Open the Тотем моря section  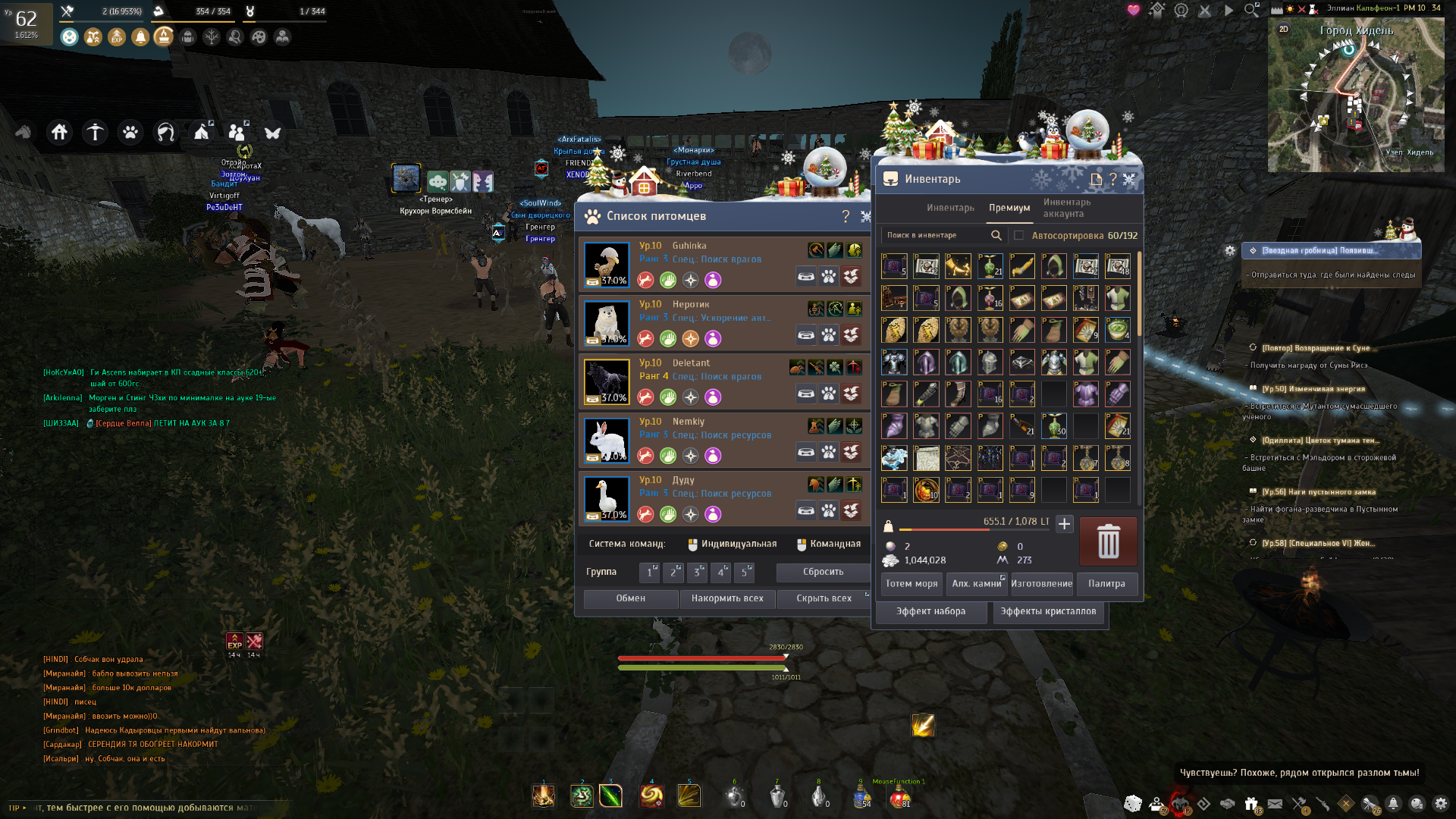pos(912,584)
